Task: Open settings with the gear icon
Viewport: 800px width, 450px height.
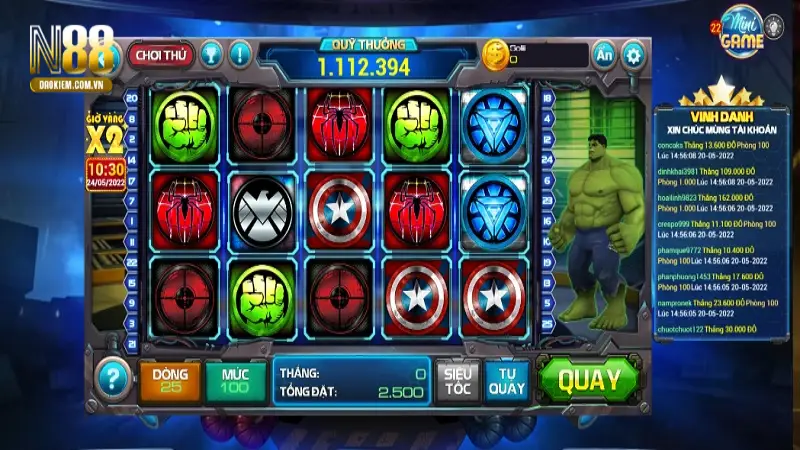Action: (x=633, y=54)
